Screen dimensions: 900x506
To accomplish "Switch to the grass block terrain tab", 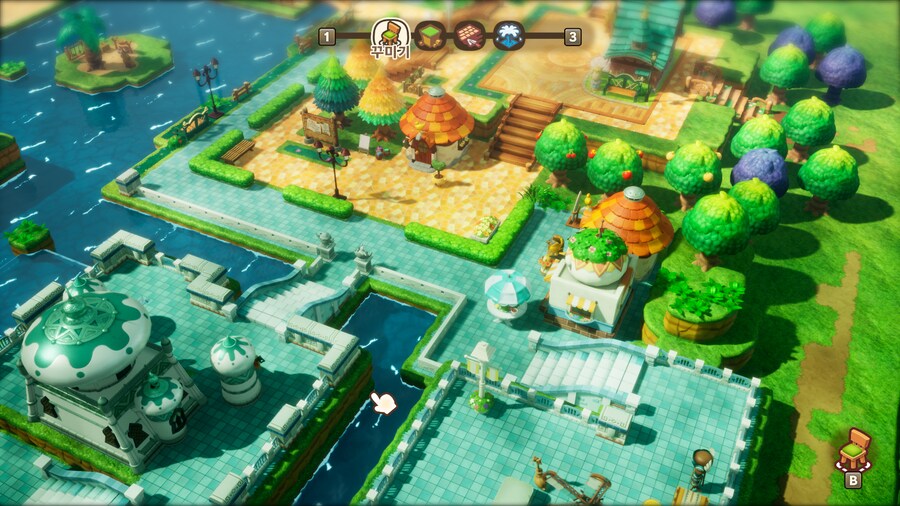I will tap(429, 36).
